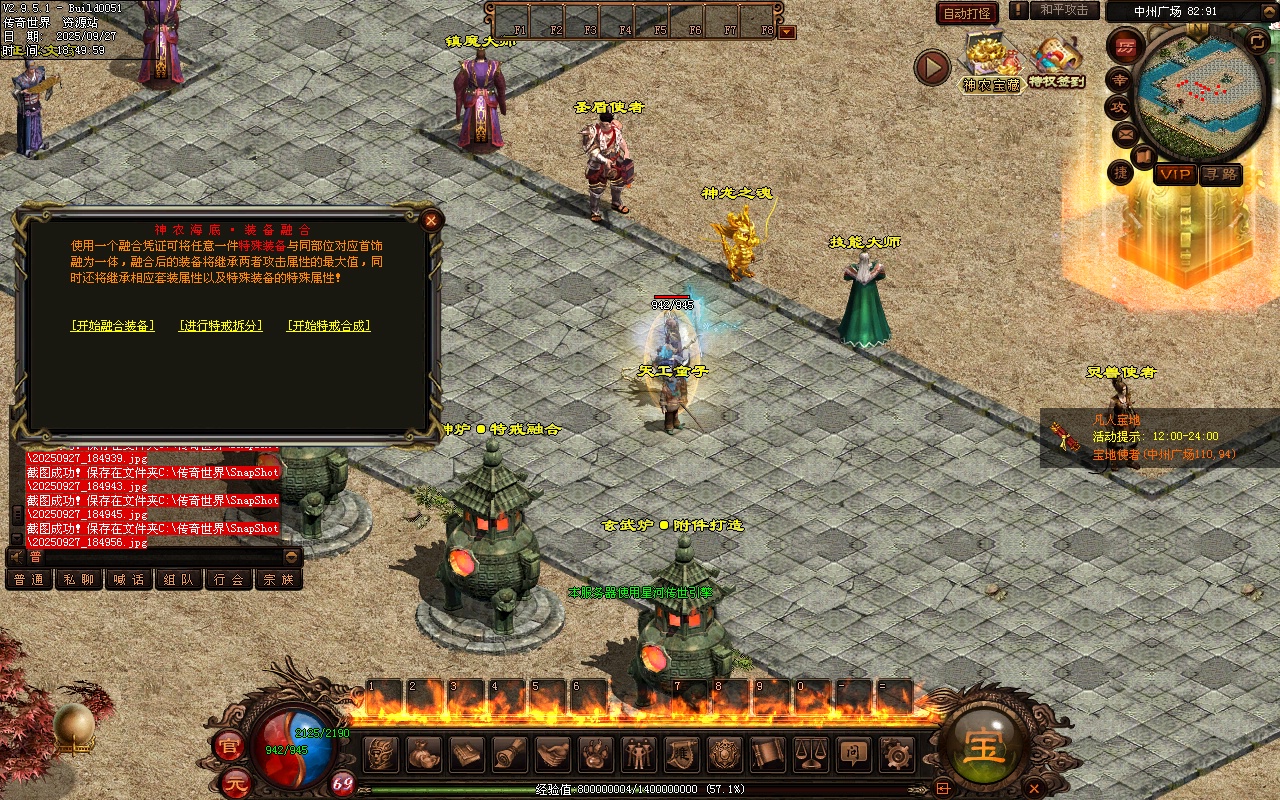The height and width of the screenshot is (800, 1280).
Task: Open the mail envelope icon
Action: pyautogui.click(x=1125, y=133)
